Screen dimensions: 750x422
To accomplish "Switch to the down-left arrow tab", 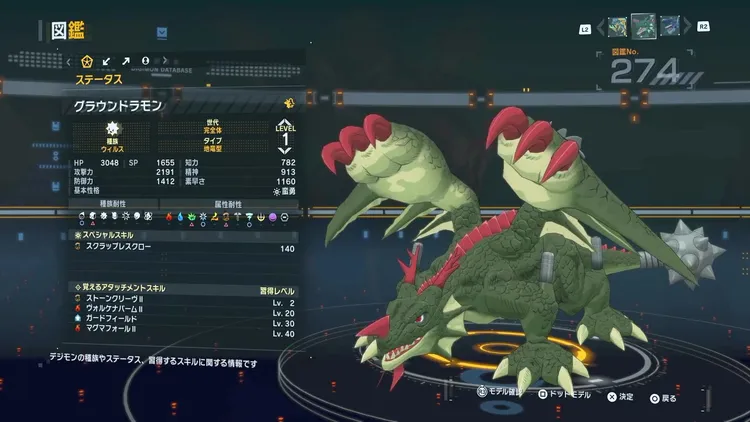I will 107,60.
